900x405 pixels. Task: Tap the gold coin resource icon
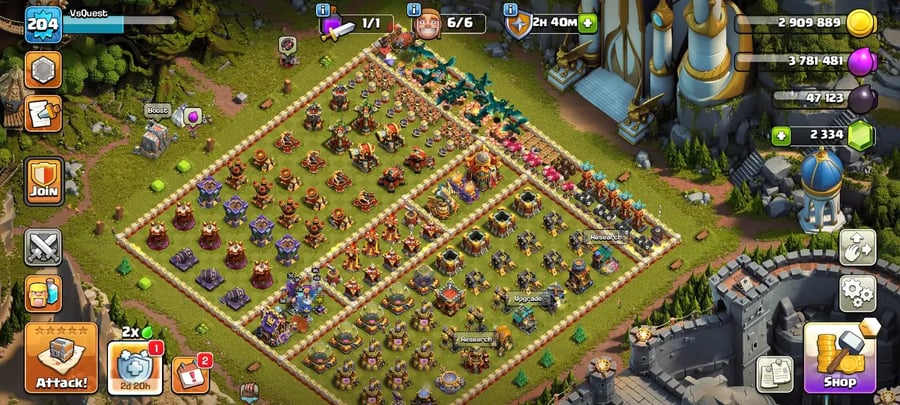coord(861,22)
